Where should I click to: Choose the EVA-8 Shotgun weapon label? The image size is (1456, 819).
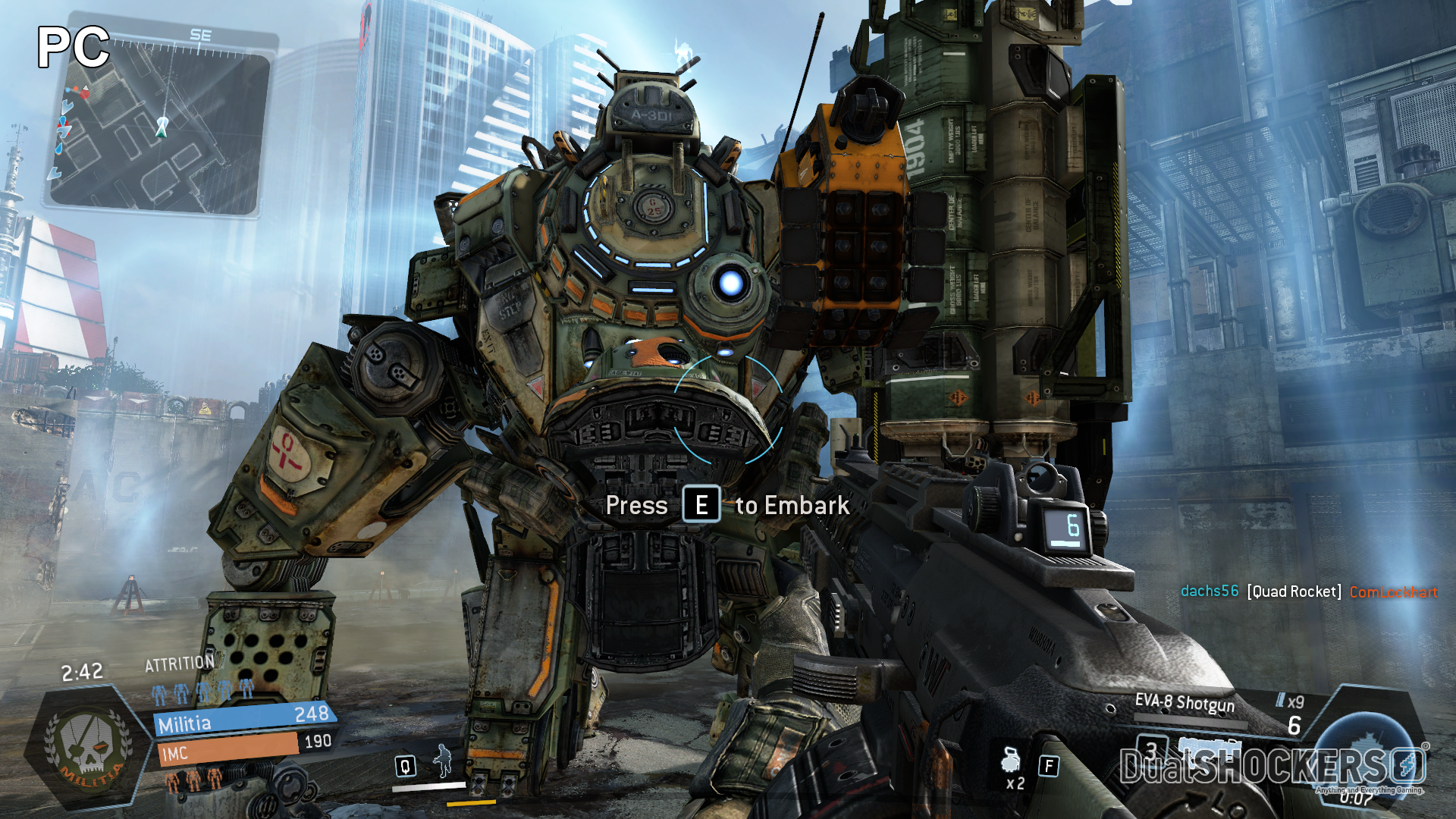[x=1185, y=703]
